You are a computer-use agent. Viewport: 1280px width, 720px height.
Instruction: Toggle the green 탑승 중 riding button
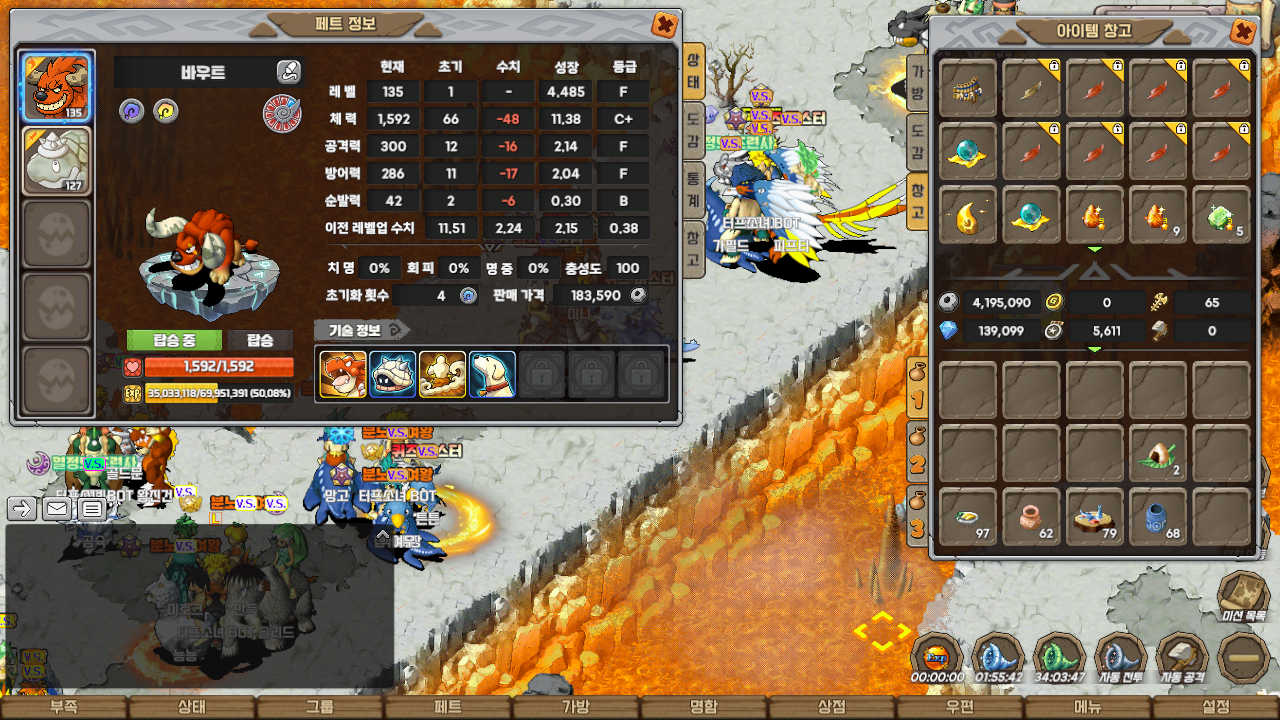click(174, 340)
